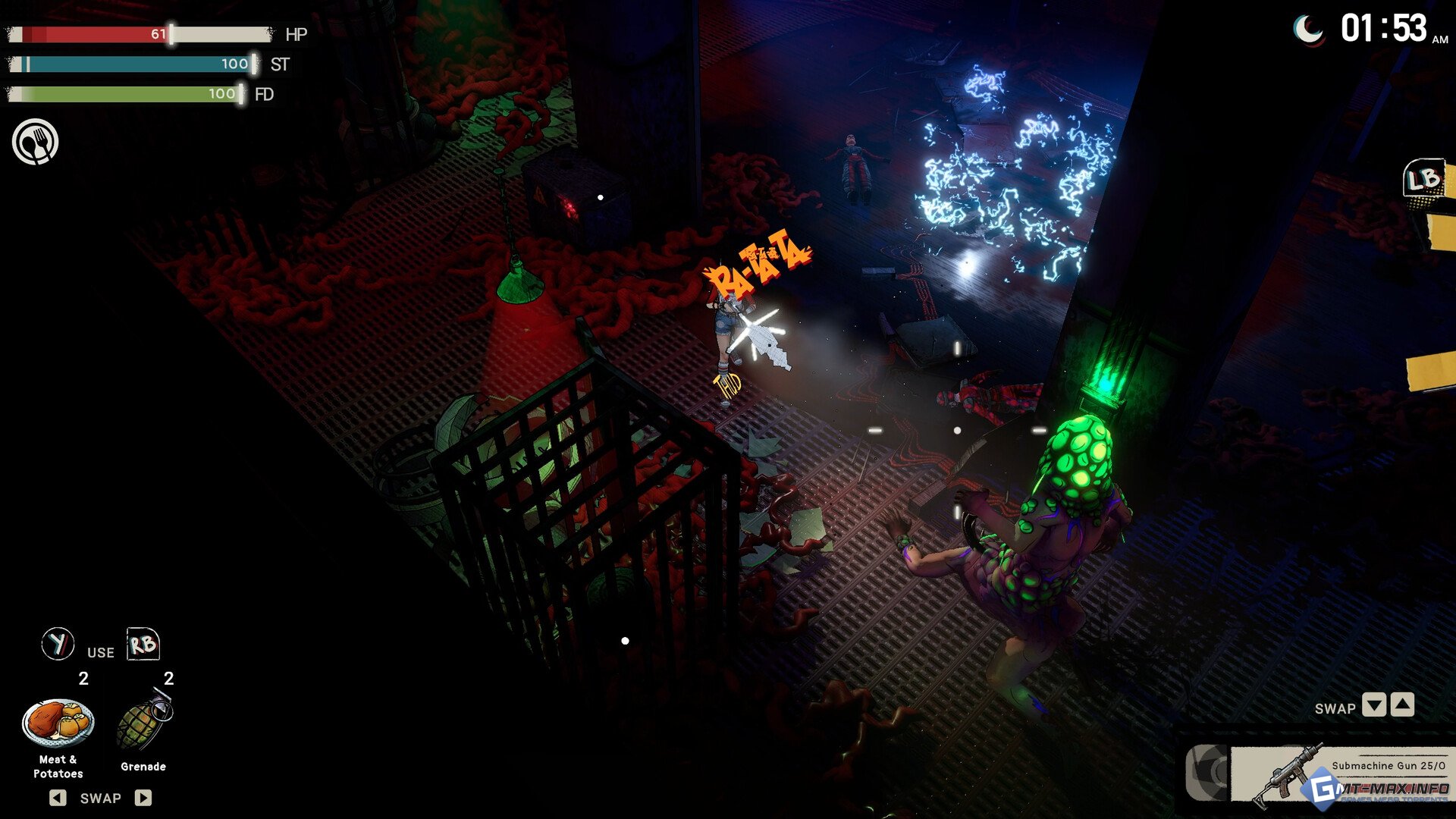Select the Submachine Gun weapon panel
Image resolution: width=1456 pixels, height=819 pixels.
tap(1338, 773)
